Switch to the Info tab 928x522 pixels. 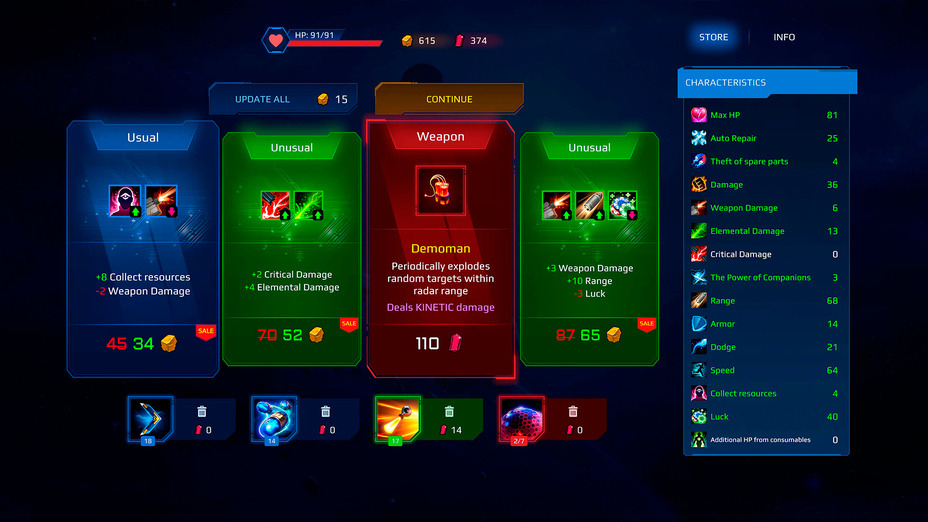tap(784, 37)
